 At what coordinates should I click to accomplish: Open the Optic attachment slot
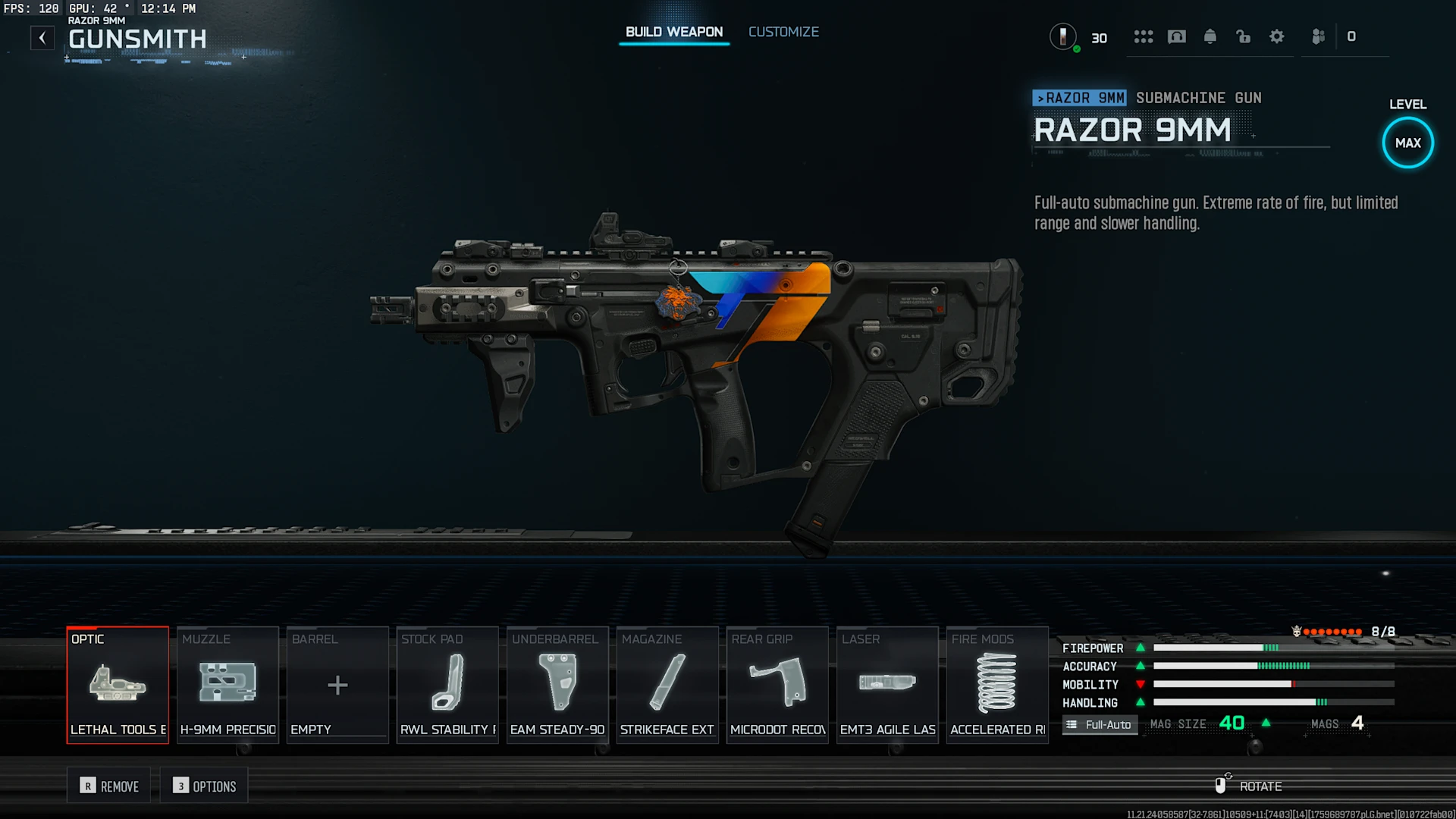(x=118, y=685)
